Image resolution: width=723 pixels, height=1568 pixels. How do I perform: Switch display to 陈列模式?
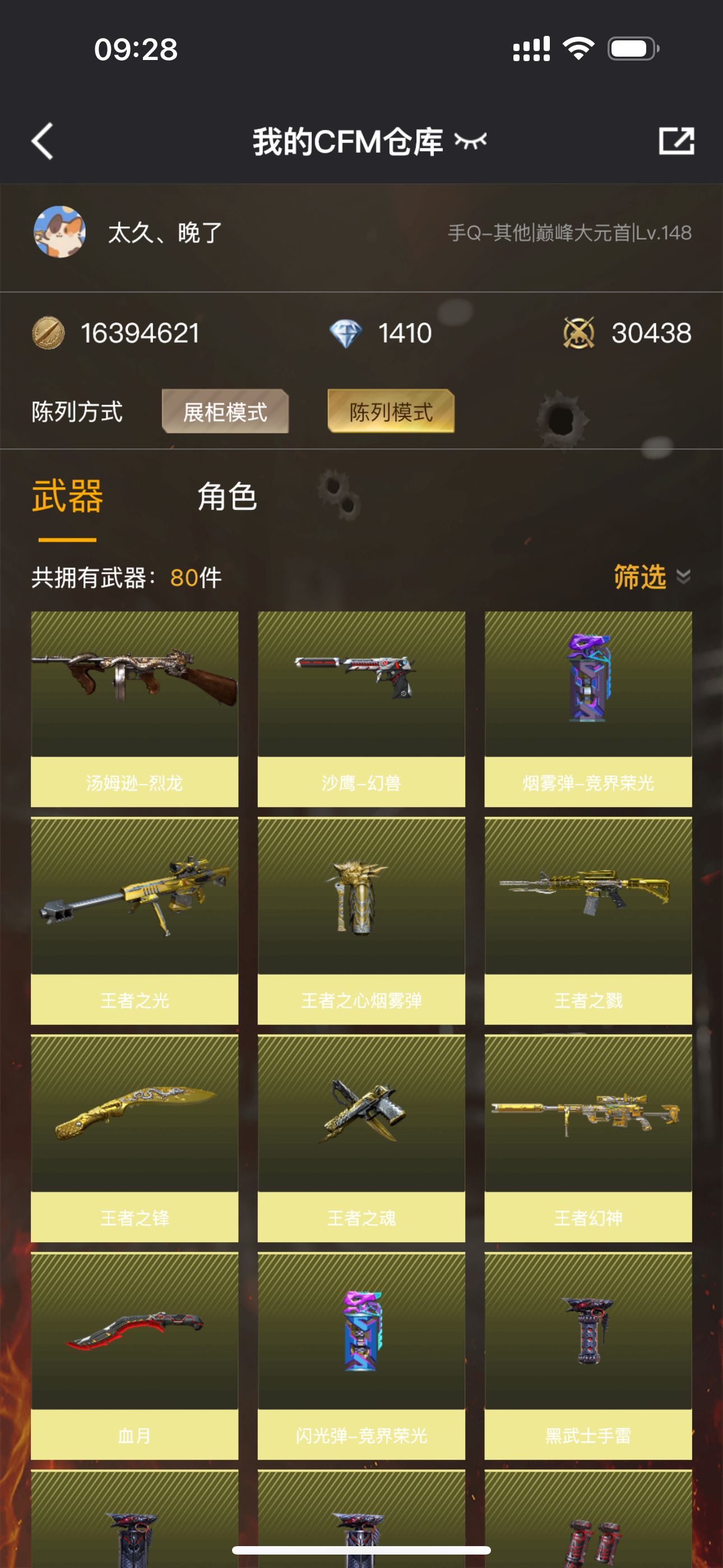point(391,412)
